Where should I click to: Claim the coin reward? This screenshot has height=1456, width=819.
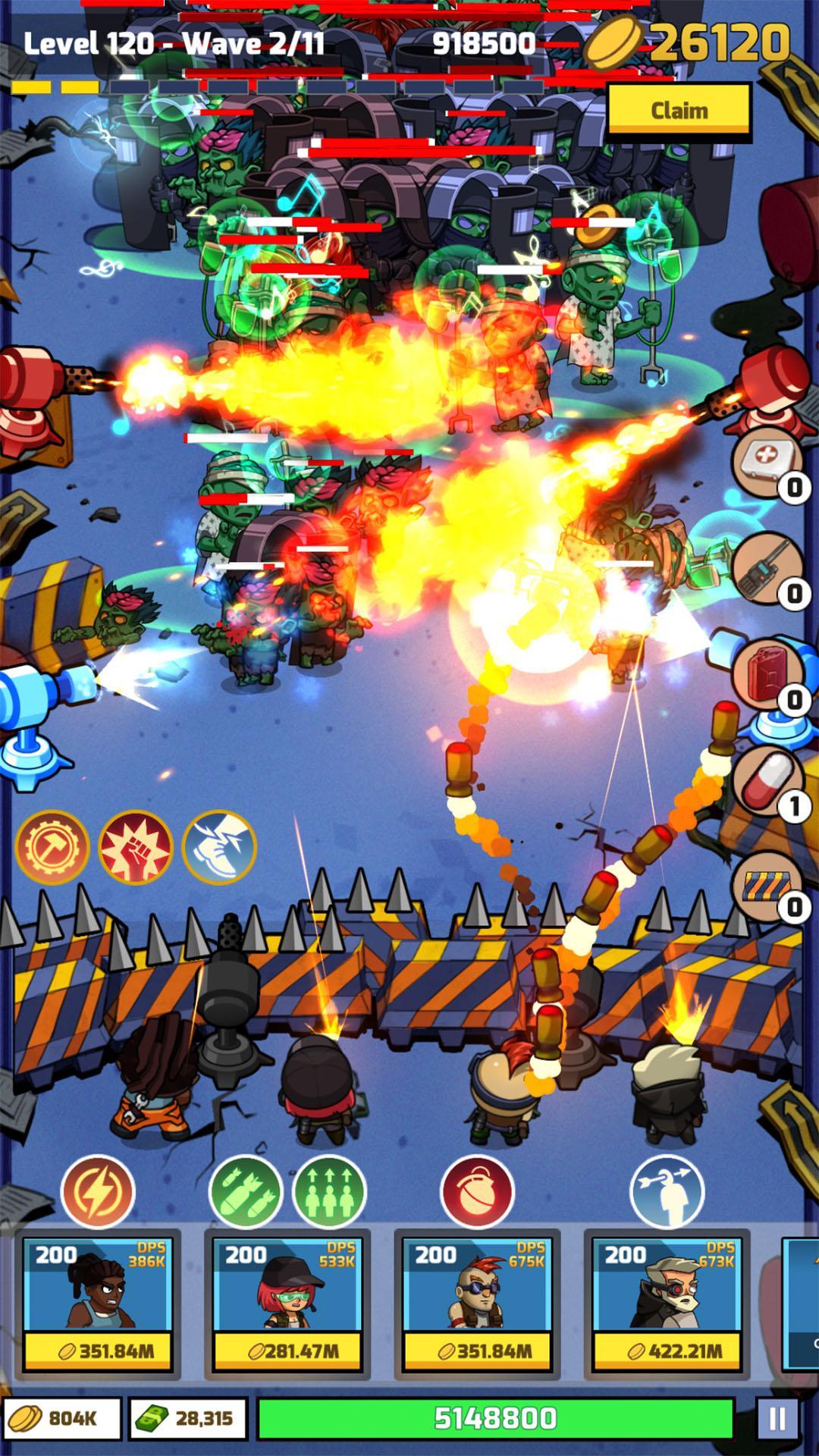pos(679,110)
